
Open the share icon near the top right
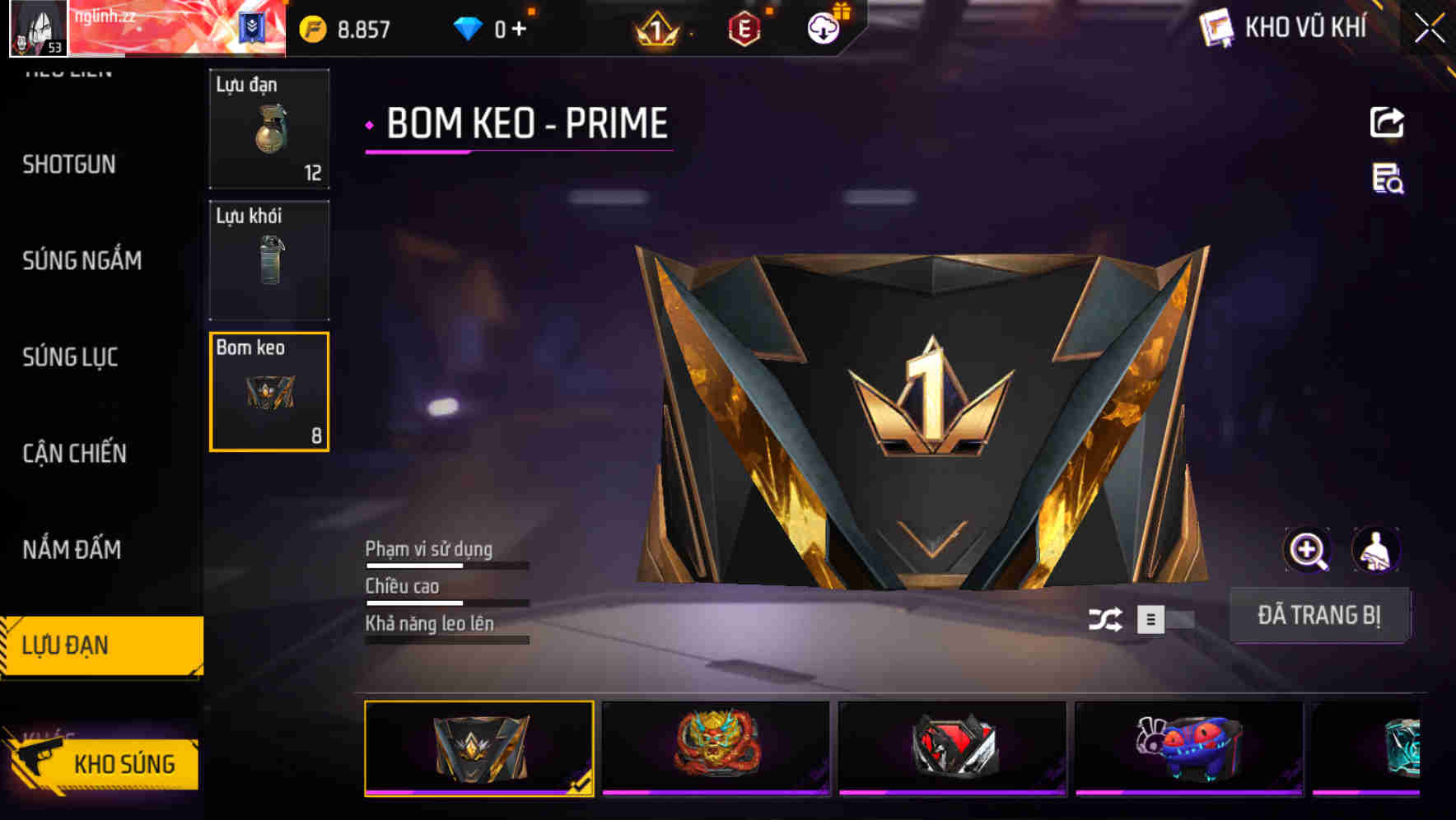[x=1388, y=121]
